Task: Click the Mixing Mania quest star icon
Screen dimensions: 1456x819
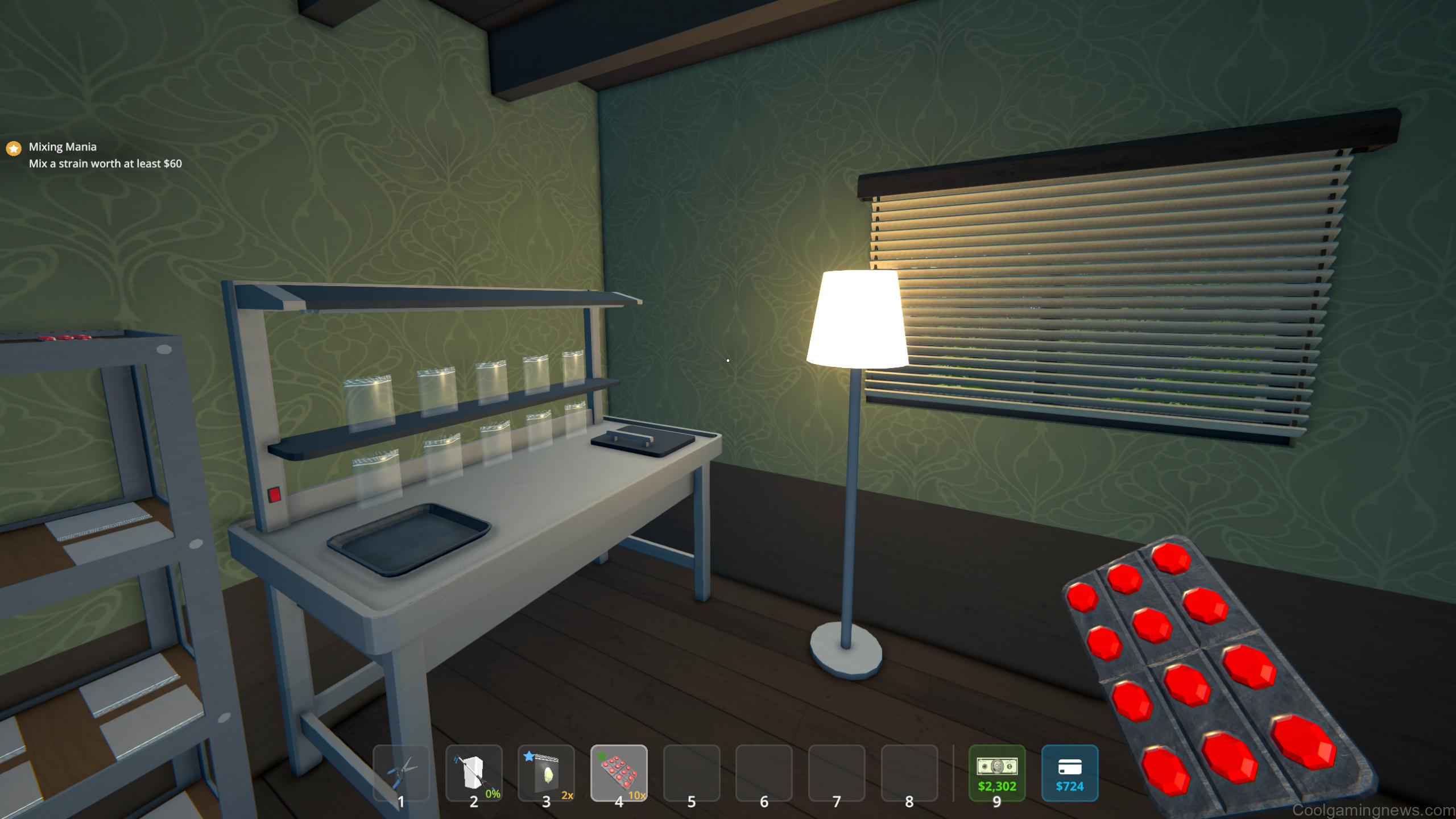Action: click(13, 147)
